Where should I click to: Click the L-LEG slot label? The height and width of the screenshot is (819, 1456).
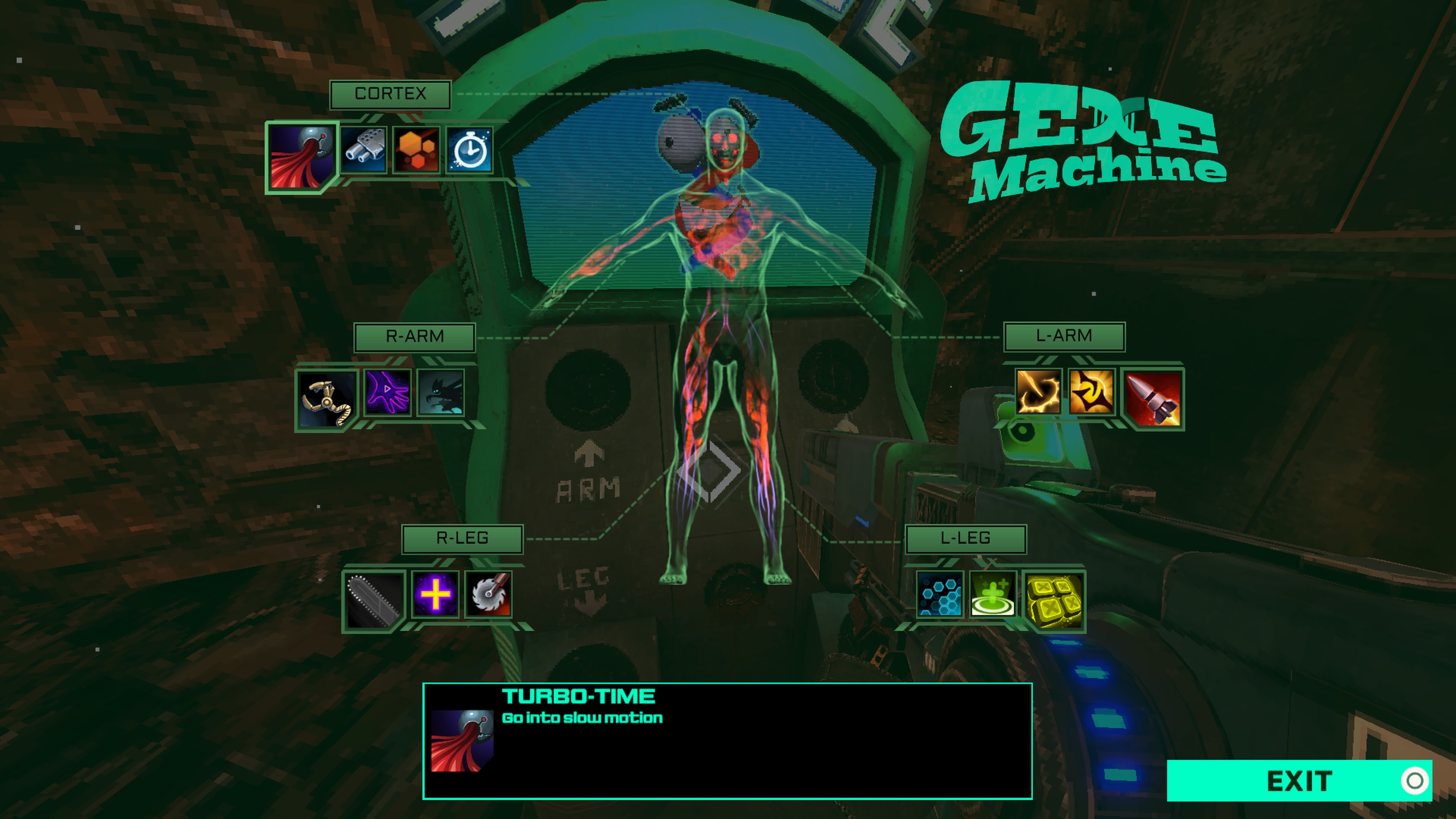click(x=965, y=538)
